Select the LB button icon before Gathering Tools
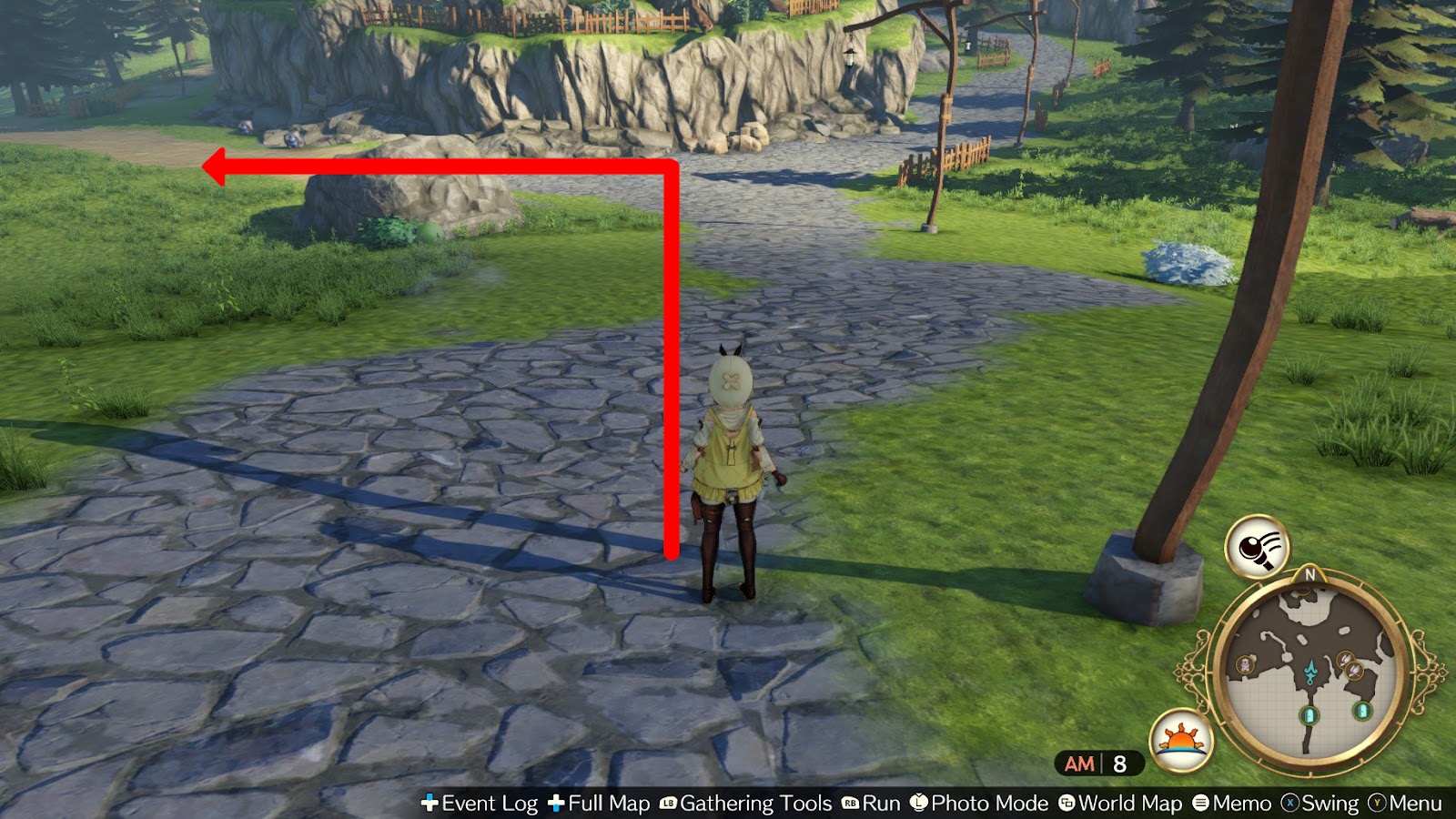 pyautogui.click(x=667, y=804)
